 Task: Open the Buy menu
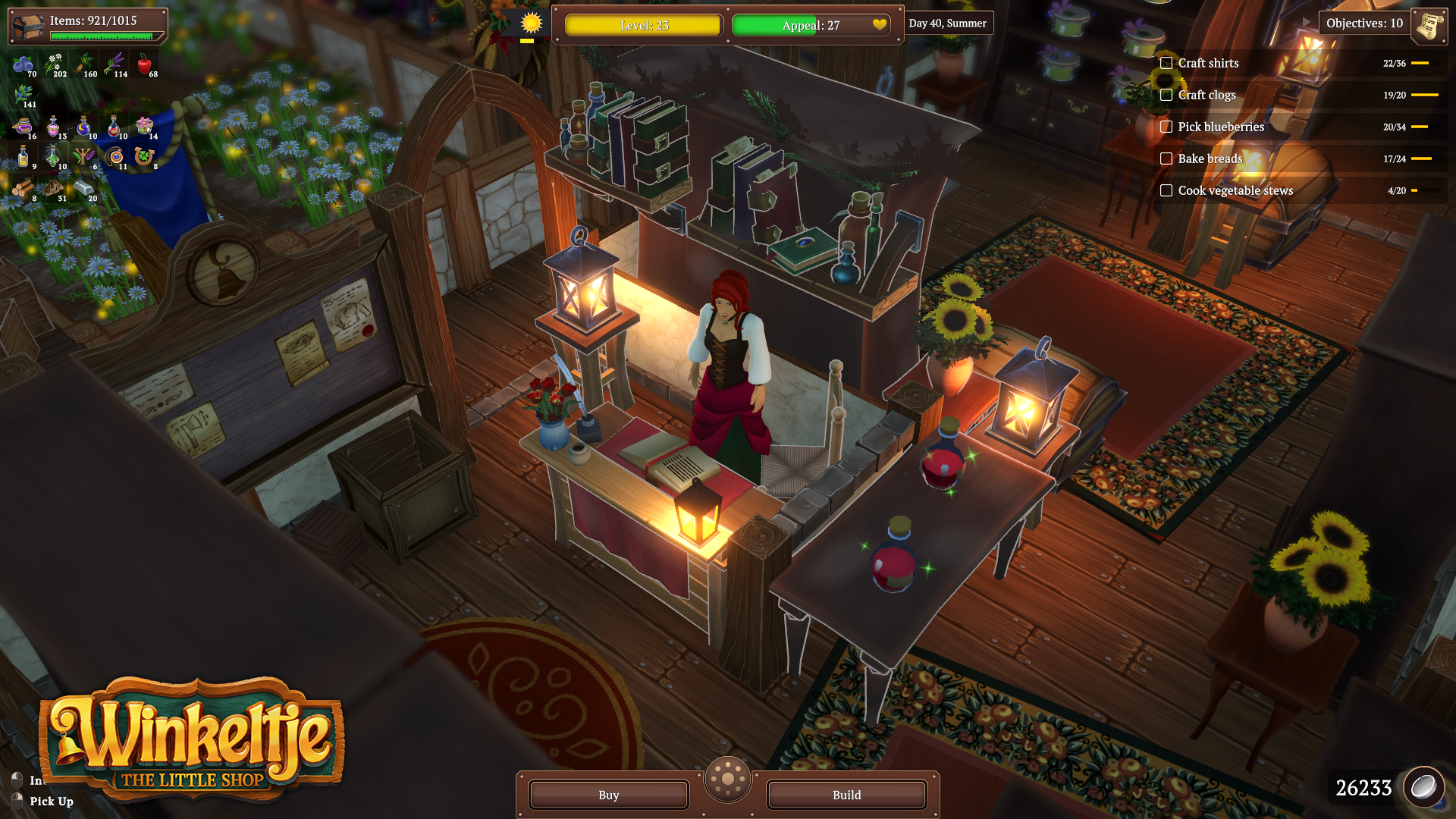tap(608, 795)
